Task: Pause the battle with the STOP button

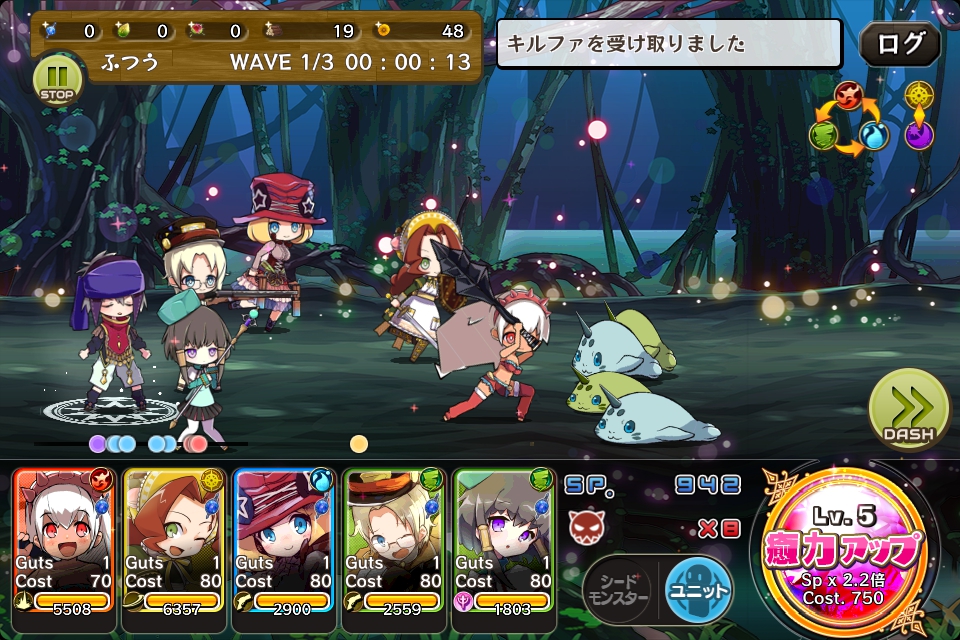Action: pyautogui.click(x=58, y=80)
